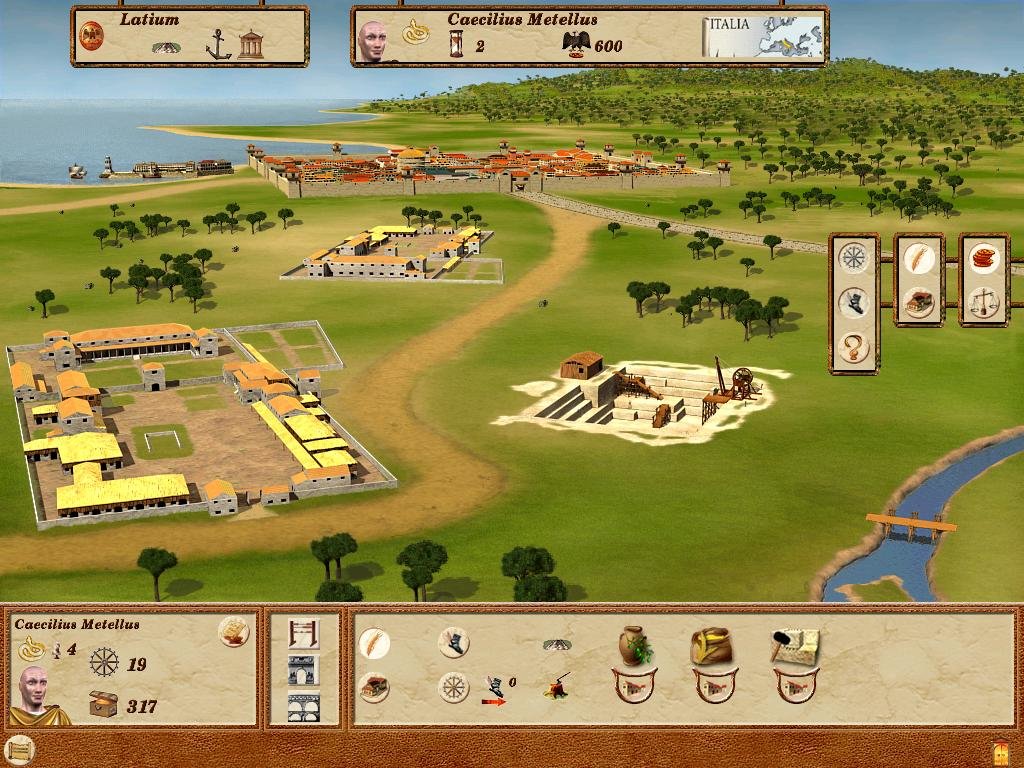Click the round hand icon in the character panel
The image size is (1024, 768).
(x=233, y=631)
